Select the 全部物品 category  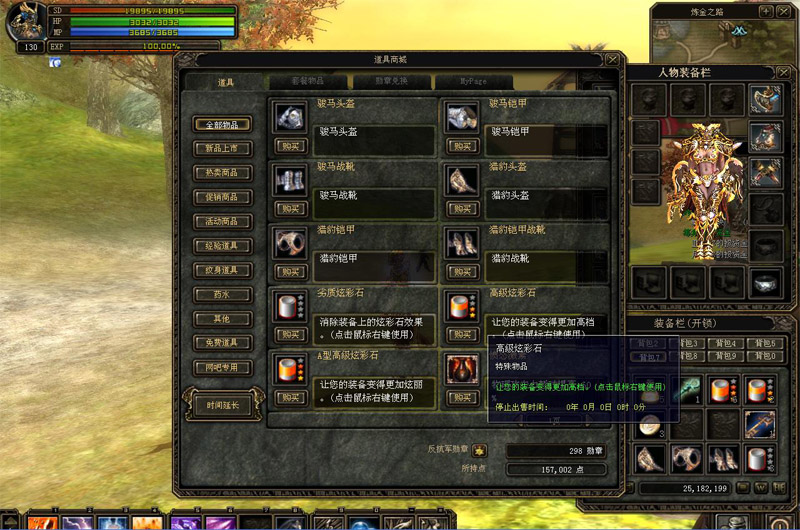point(222,125)
